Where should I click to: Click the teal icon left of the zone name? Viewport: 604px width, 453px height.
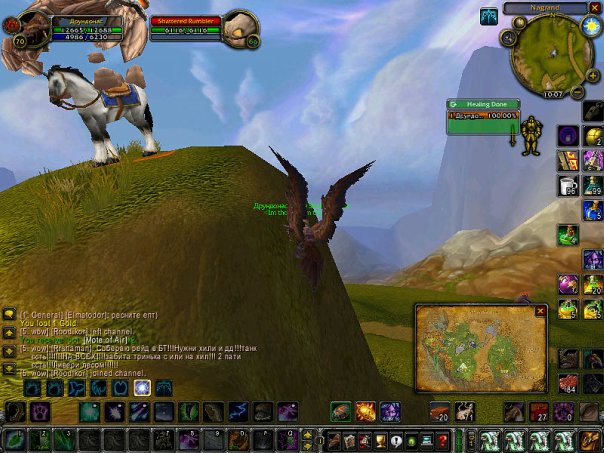(489, 15)
